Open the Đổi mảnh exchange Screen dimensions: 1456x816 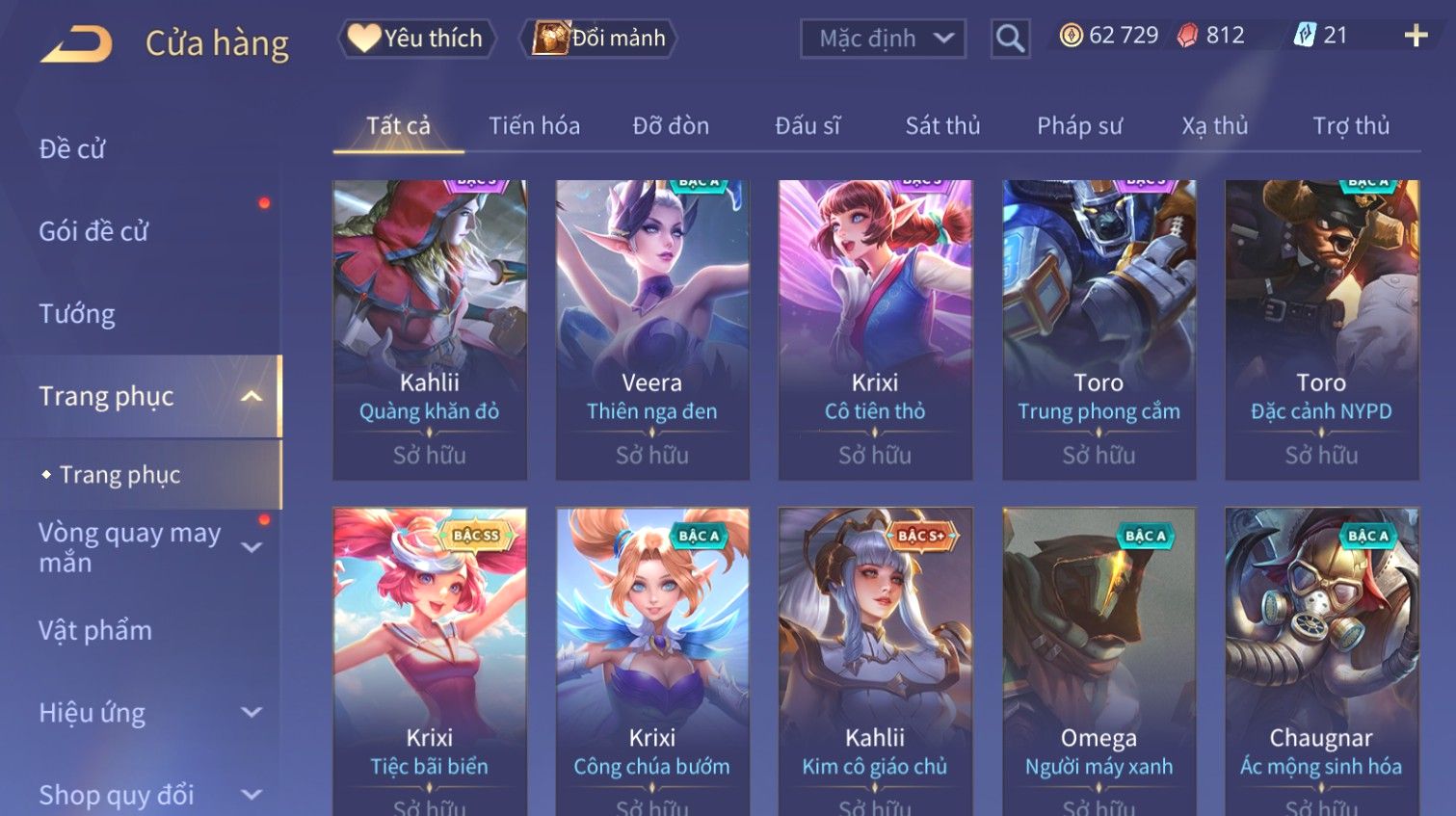[x=599, y=39]
